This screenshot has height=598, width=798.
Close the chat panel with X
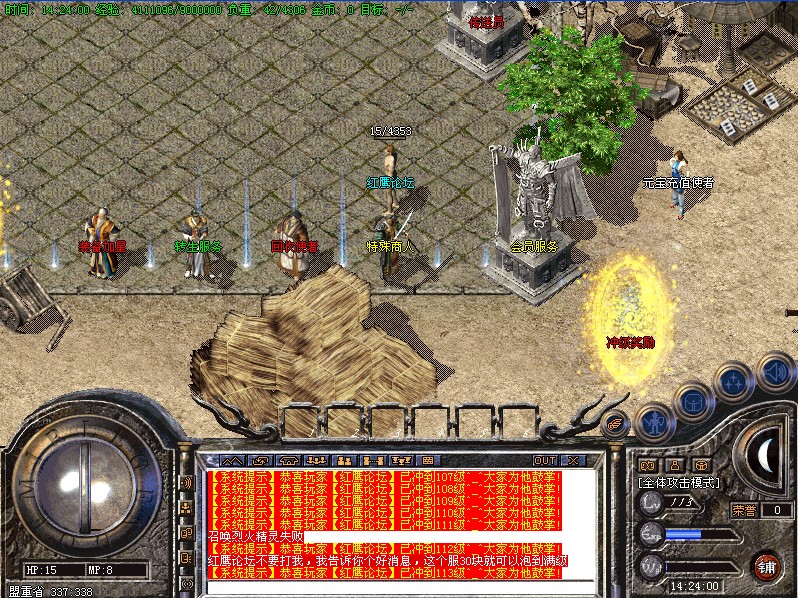tap(572, 460)
